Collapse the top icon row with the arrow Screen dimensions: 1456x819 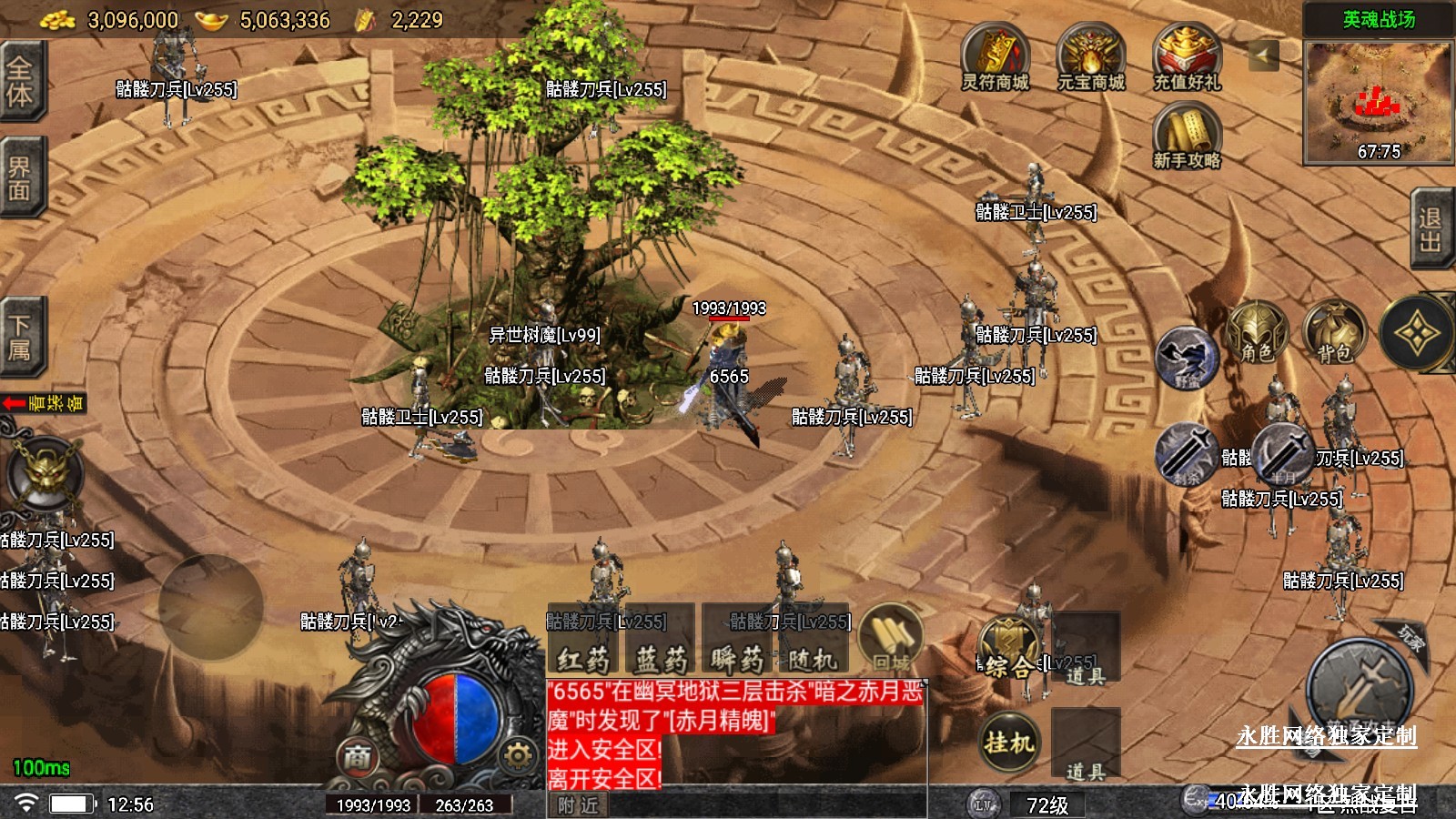coord(1263,56)
